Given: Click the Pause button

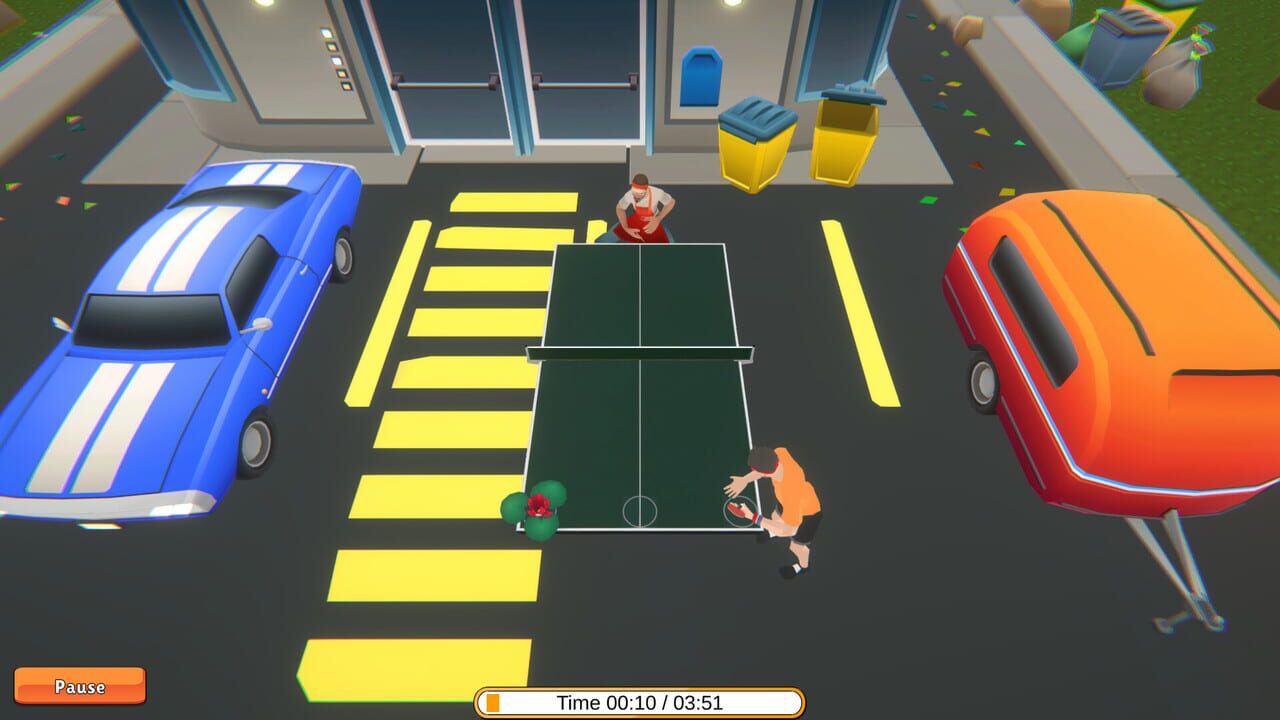Looking at the screenshot, I should pyautogui.click(x=80, y=686).
